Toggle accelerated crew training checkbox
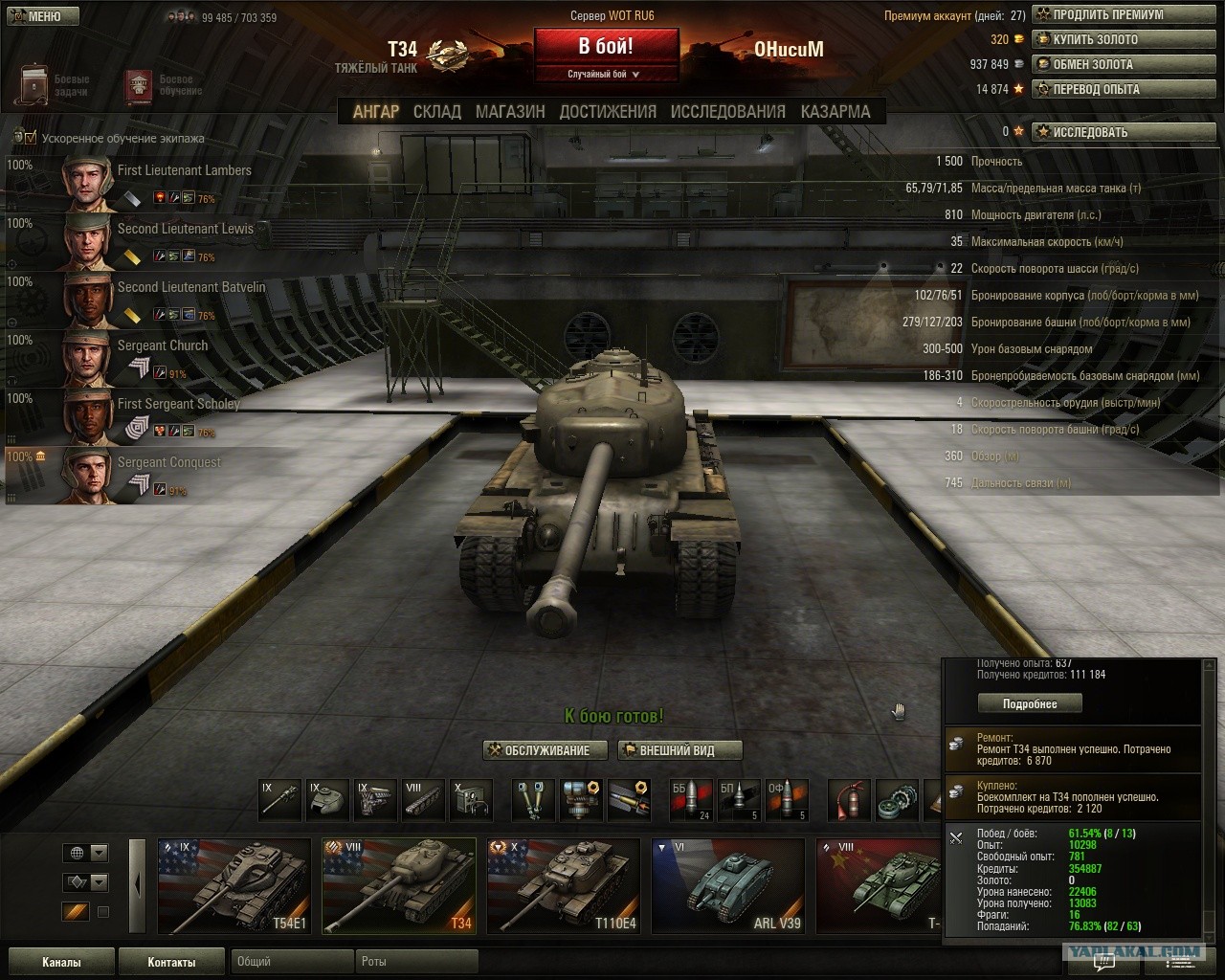This screenshot has width=1225, height=980. pos(31,139)
